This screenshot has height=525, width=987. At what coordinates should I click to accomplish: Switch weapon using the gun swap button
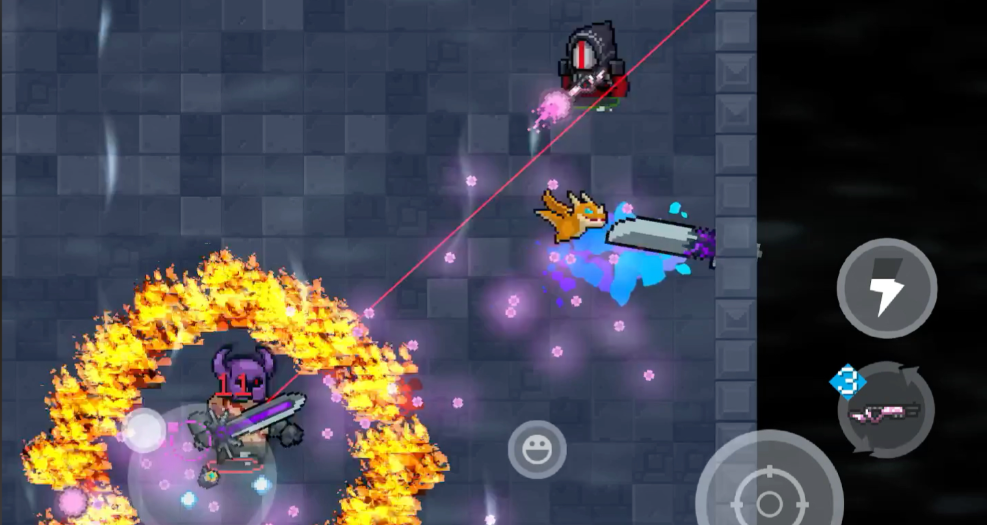885,410
